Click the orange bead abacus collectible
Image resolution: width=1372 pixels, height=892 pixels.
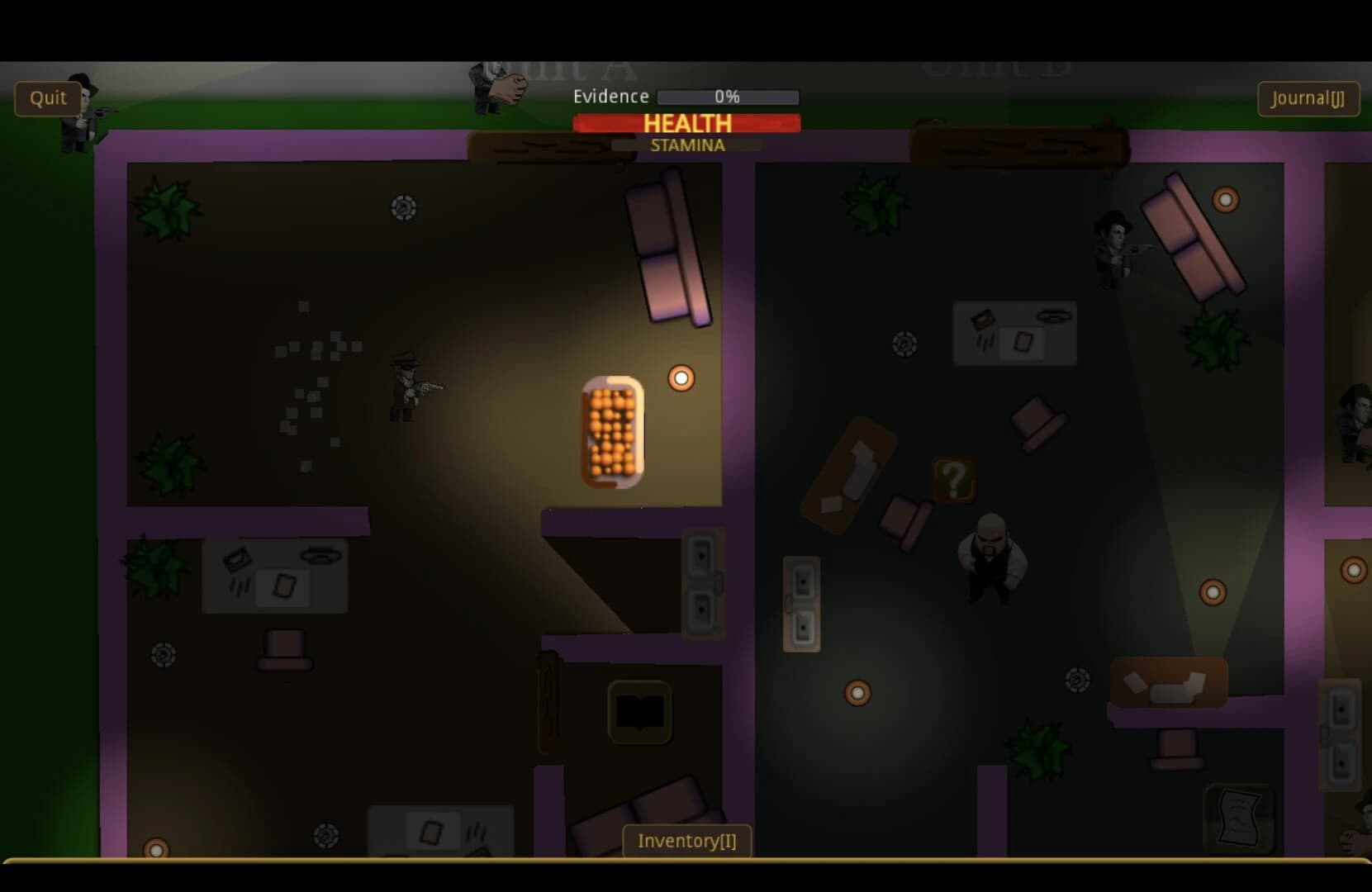tap(614, 429)
